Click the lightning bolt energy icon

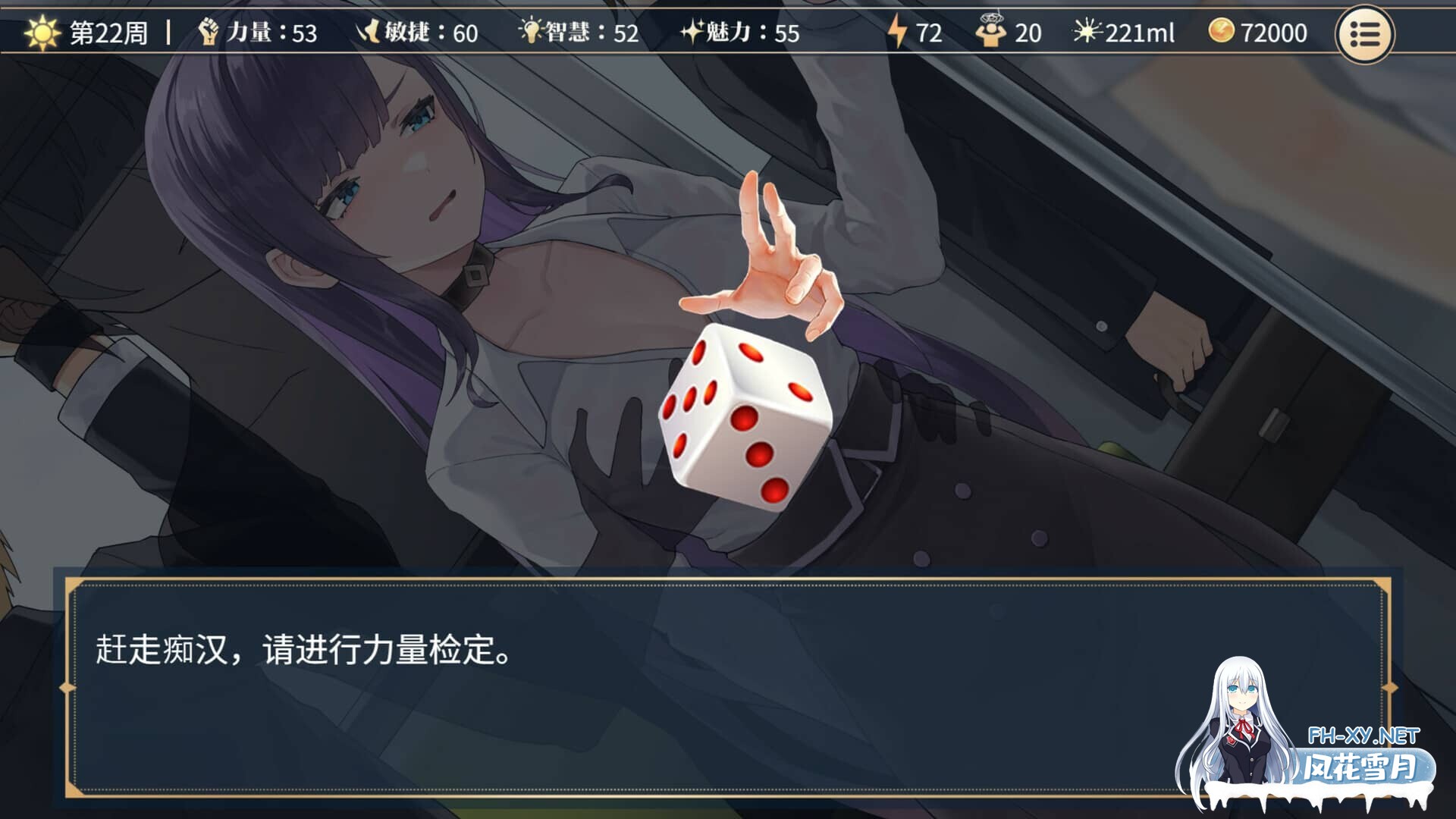pyautogui.click(x=898, y=32)
